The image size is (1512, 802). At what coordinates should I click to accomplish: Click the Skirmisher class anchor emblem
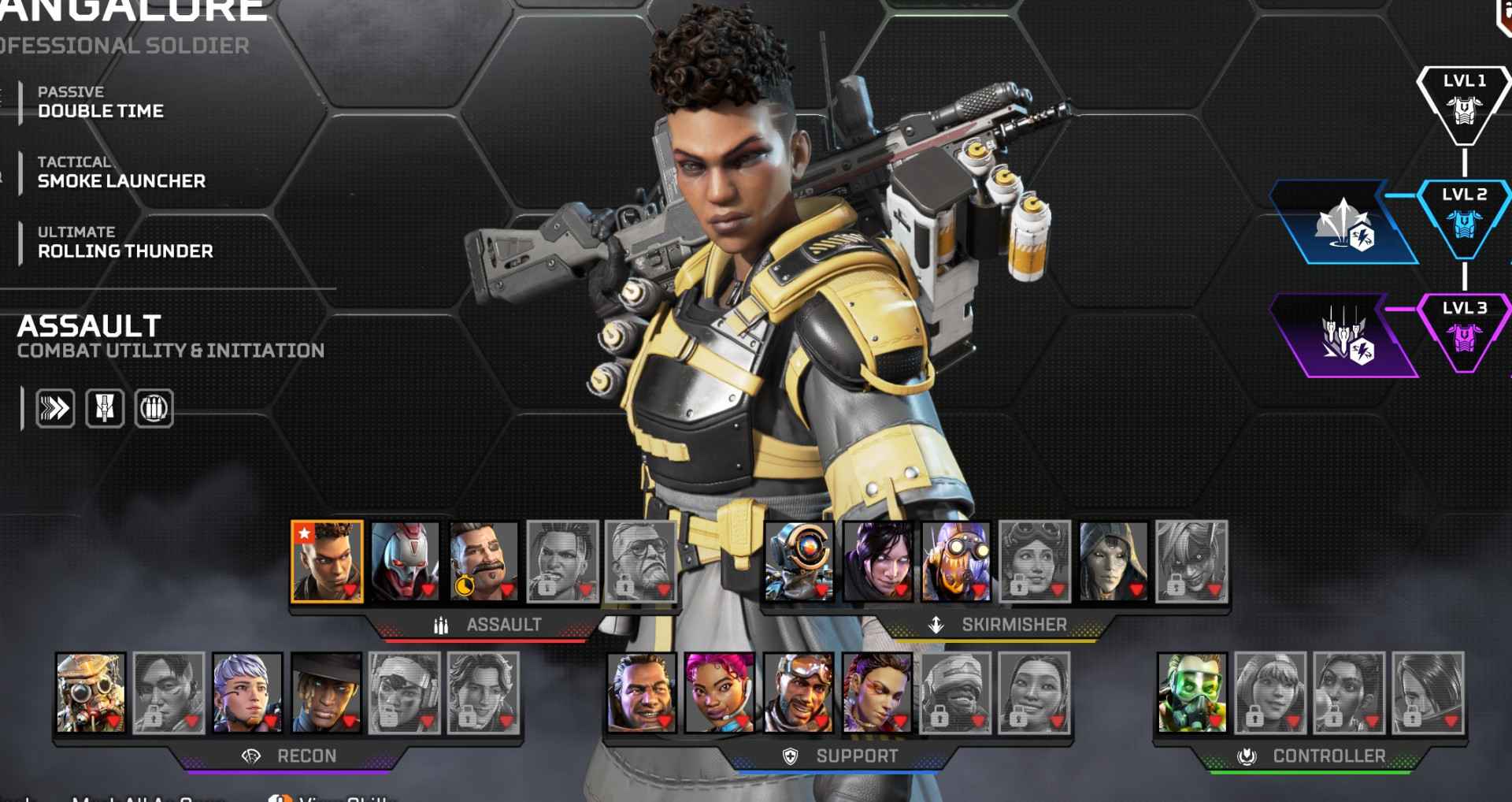click(x=937, y=625)
